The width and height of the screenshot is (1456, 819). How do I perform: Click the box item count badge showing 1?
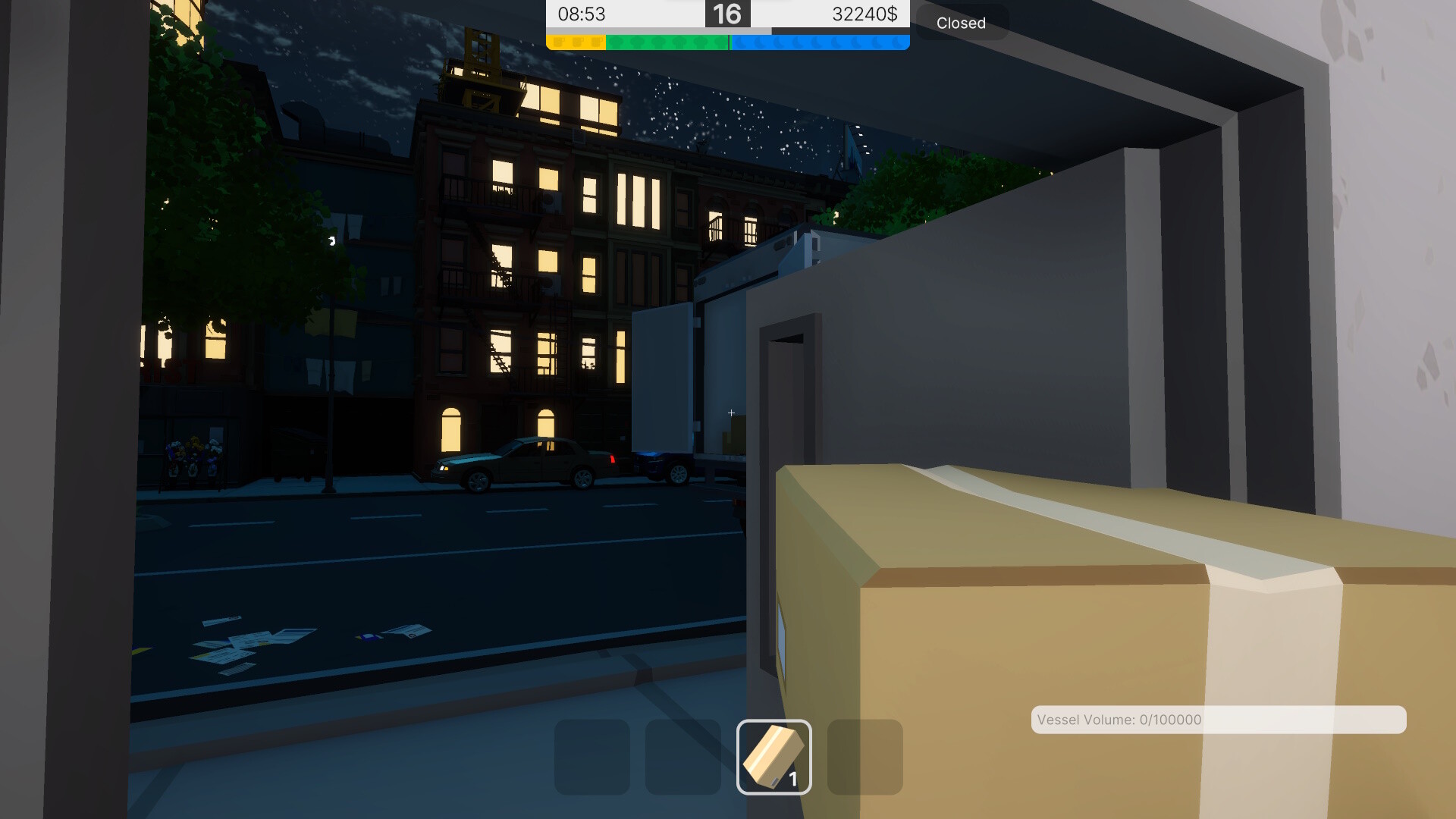(x=794, y=778)
